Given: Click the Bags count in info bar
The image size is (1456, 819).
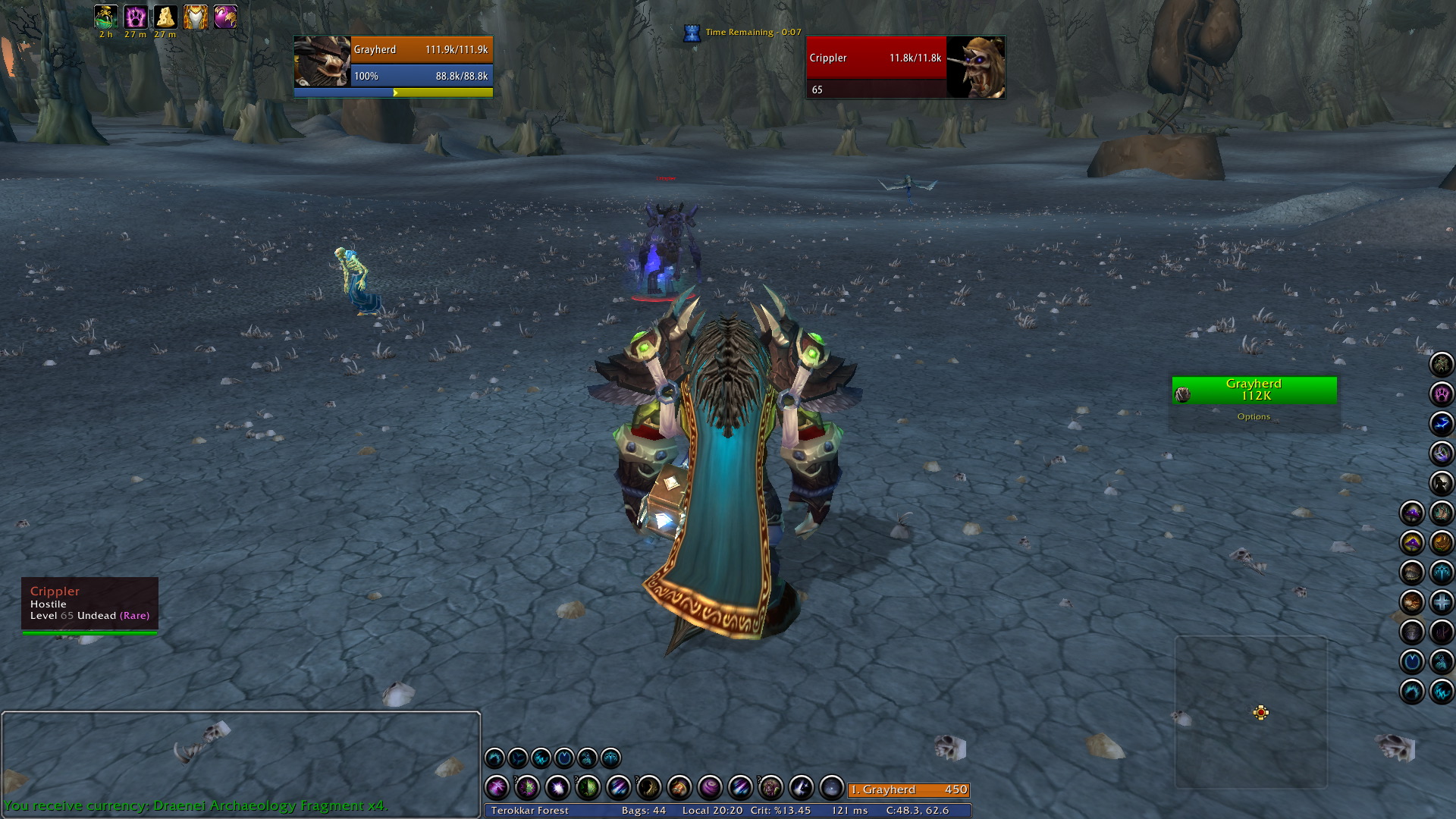Looking at the screenshot, I should 643,810.
